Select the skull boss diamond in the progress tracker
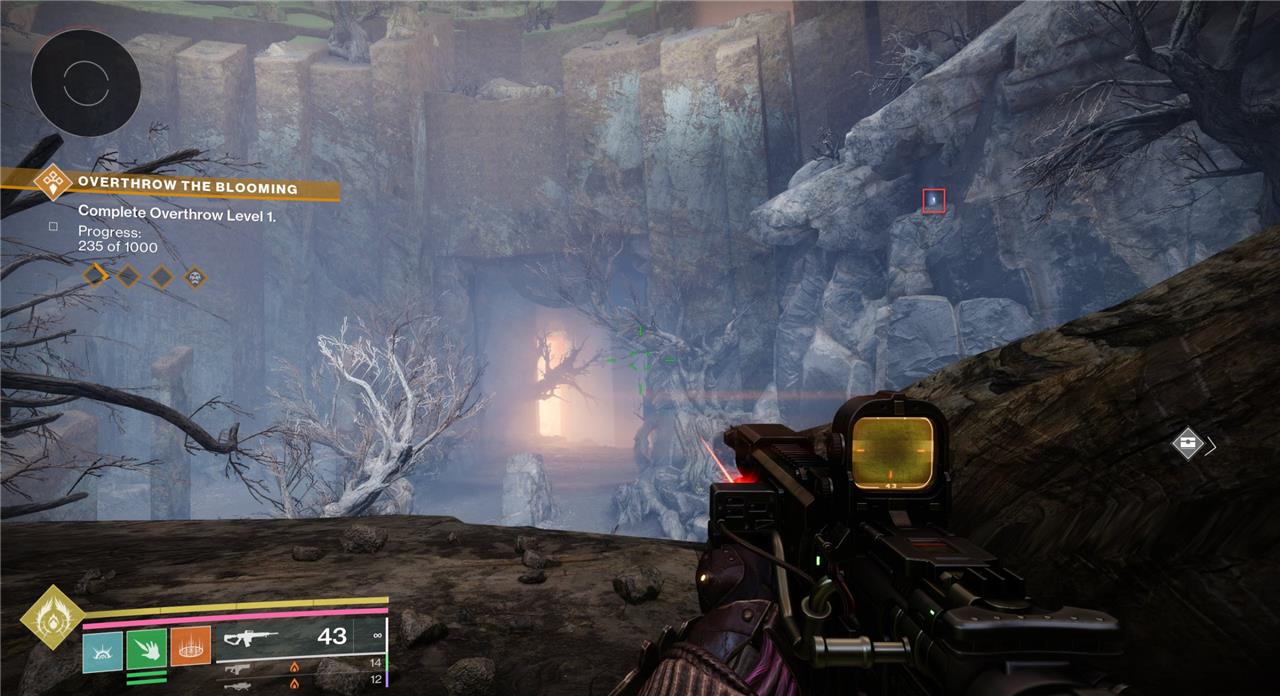Screen dimensions: 1280x696 pos(194,275)
